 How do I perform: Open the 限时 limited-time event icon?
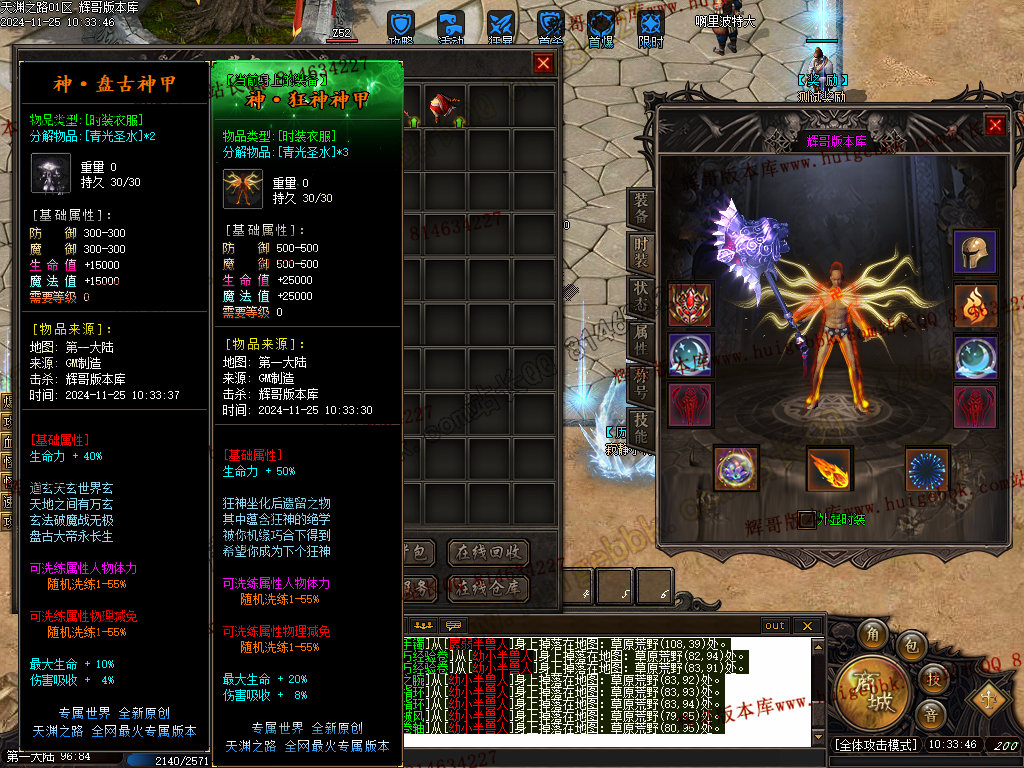(x=651, y=28)
